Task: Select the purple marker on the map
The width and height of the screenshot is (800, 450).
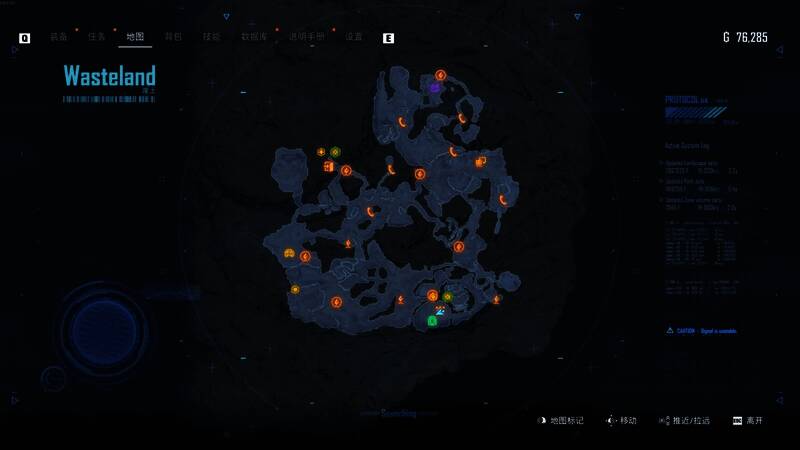Action: pyautogui.click(x=435, y=88)
